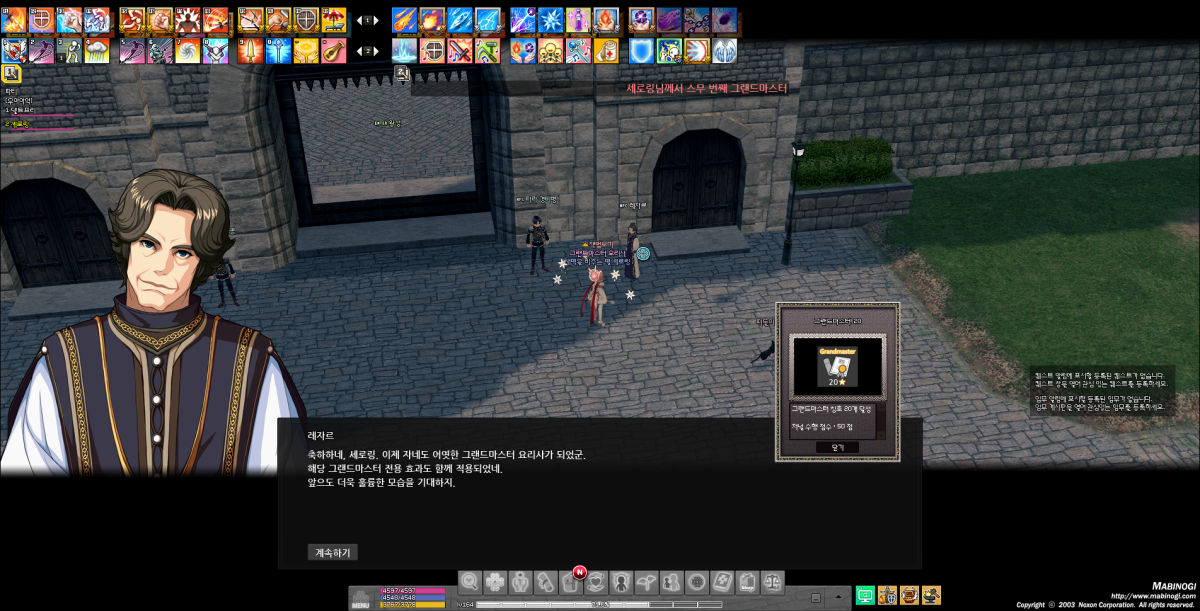Open the scales icon in bottom menu
Screen dimensions: 1200x611
[x=772, y=582]
